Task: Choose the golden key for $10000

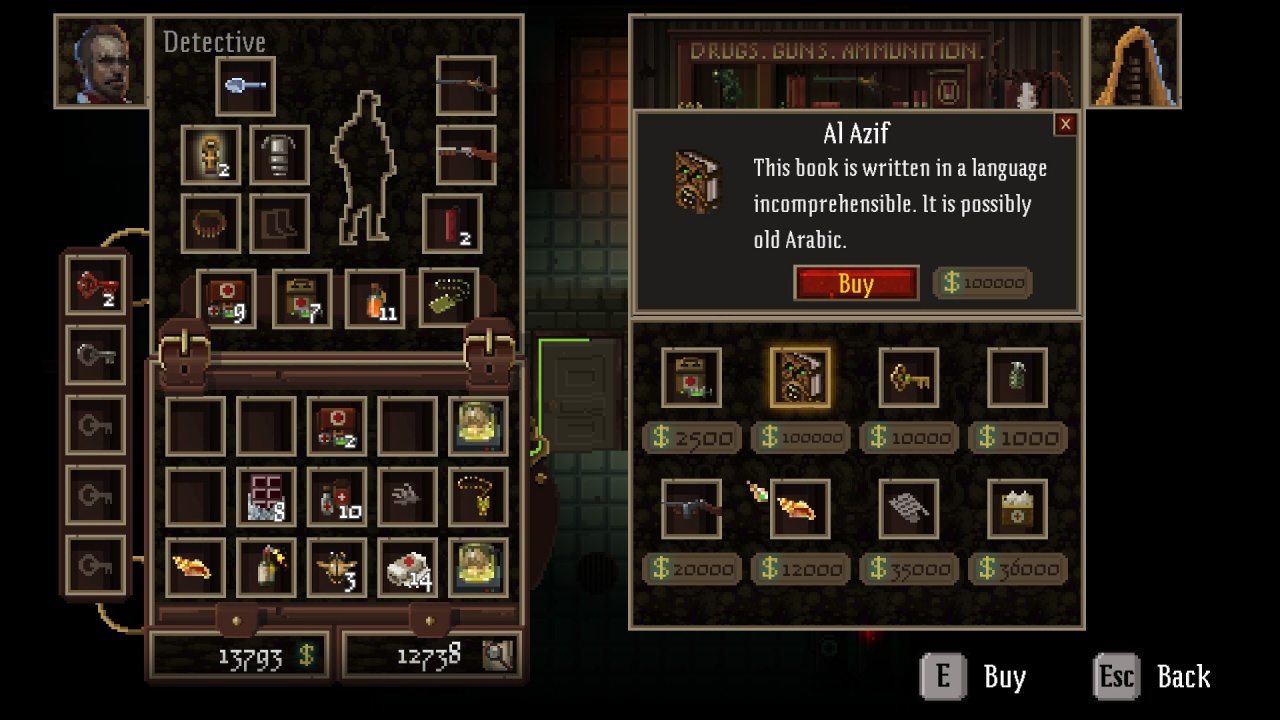Action: [908, 378]
